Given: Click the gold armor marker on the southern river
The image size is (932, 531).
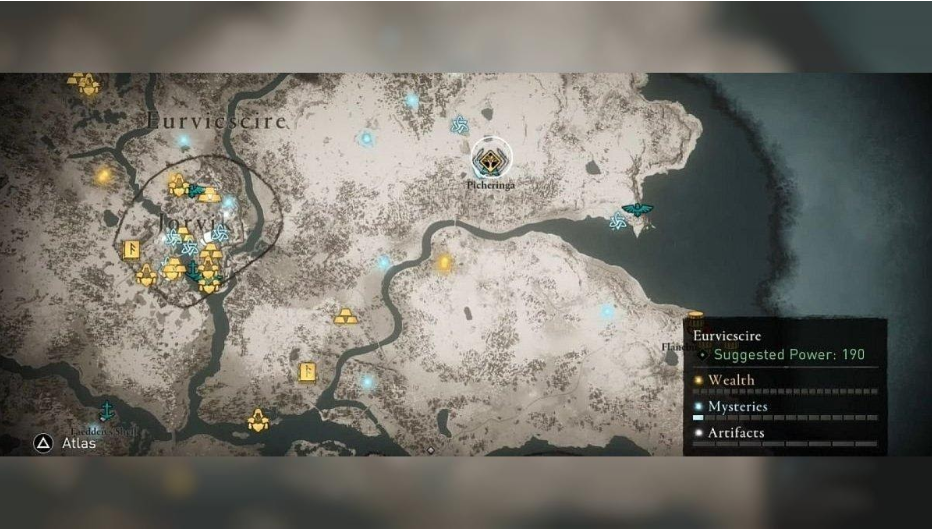Looking at the screenshot, I should (x=259, y=420).
